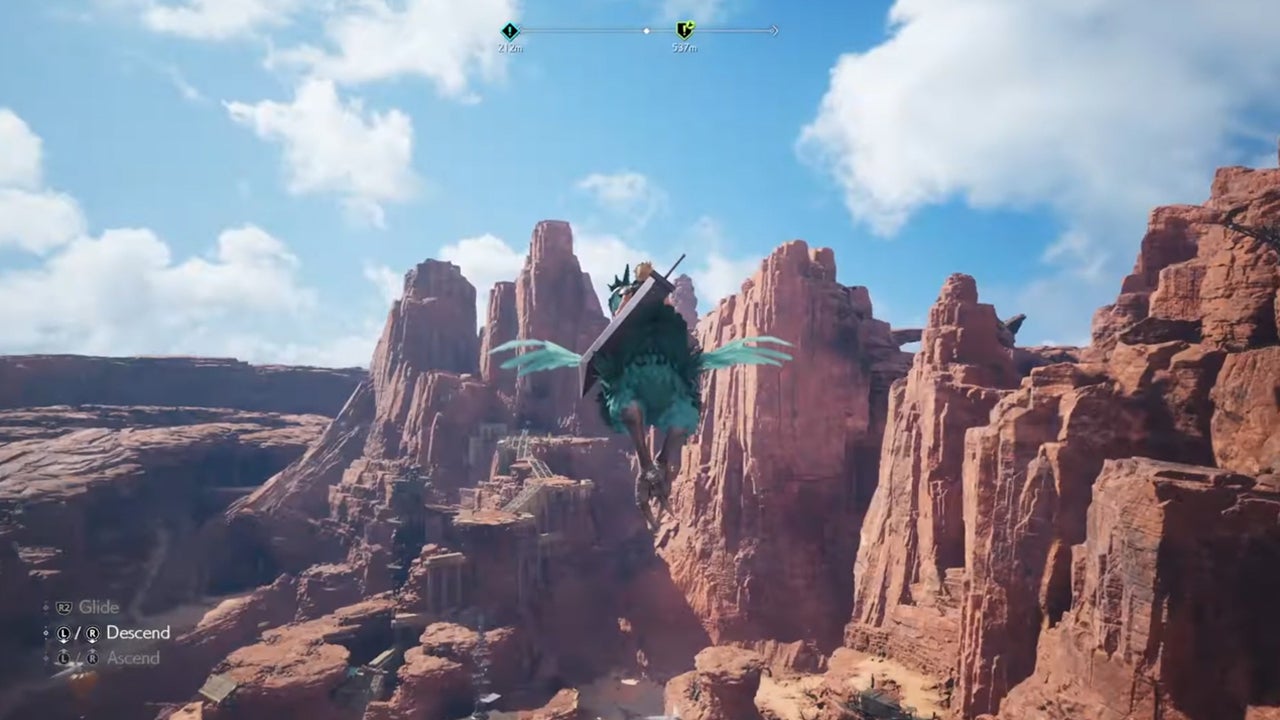The width and height of the screenshot is (1280, 720).
Task: Click the L-stick icon beside Ascend
Action: click(x=63, y=658)
